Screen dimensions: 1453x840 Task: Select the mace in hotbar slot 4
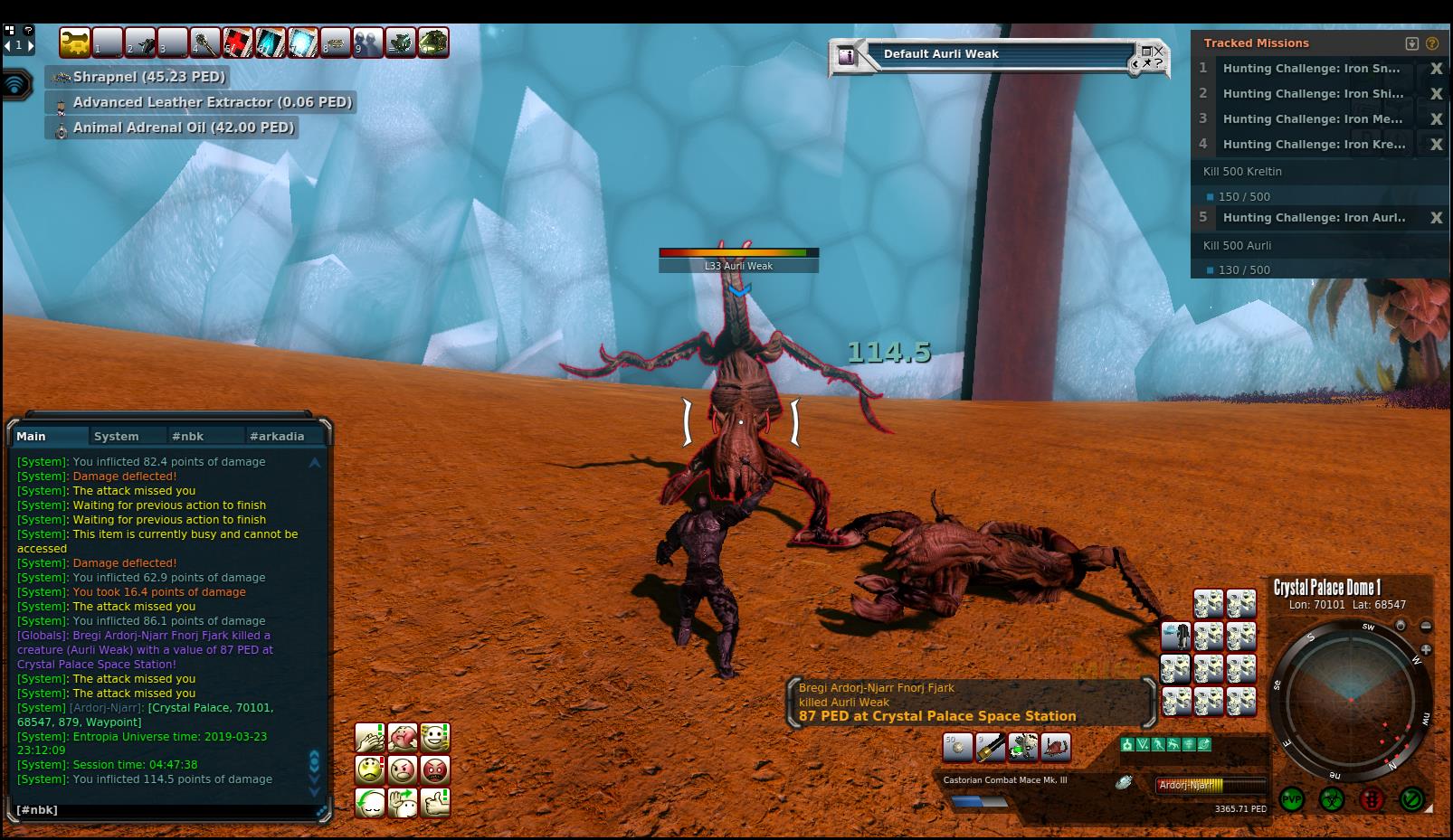(x=205, y=42)
